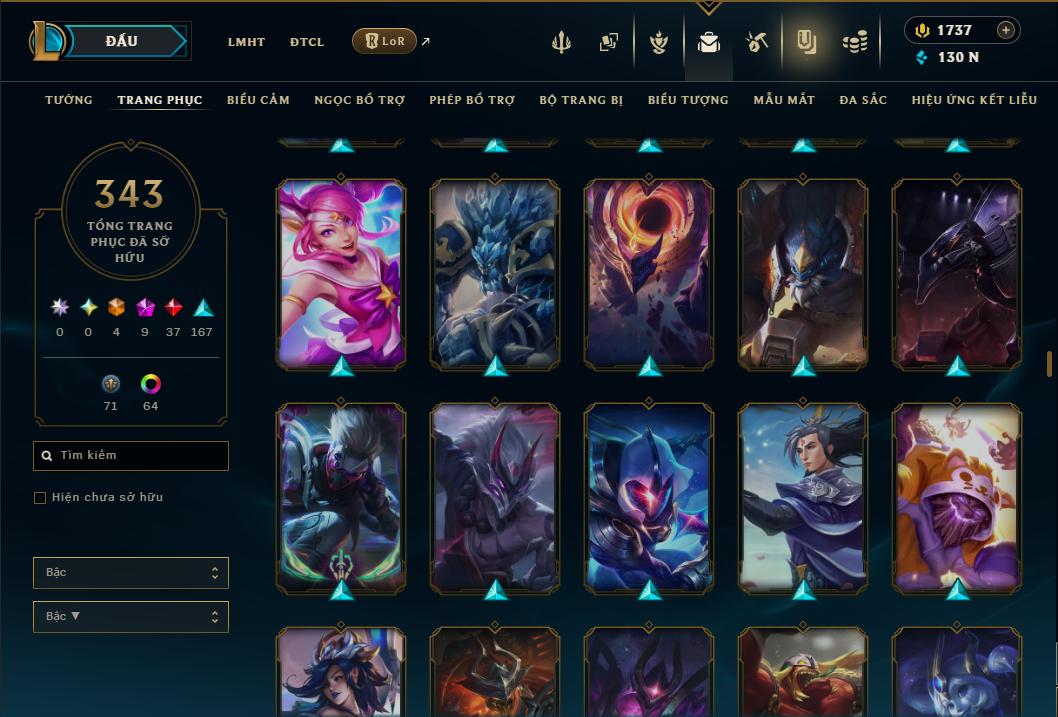Launch the LoR link
1058x717 pixels.
click(384, 41)
